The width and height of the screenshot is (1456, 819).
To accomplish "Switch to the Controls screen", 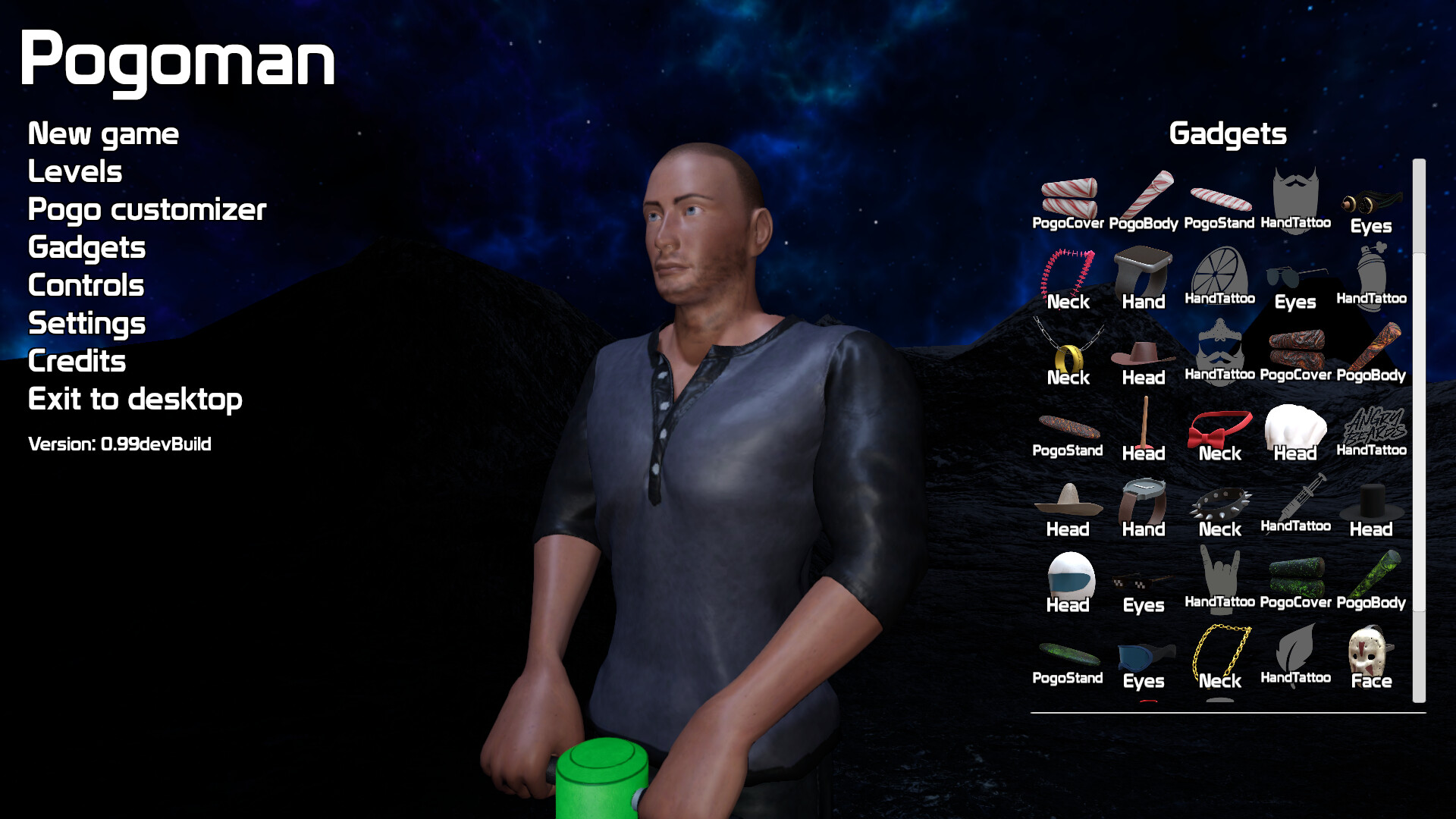I will click(x=86, y=286).
